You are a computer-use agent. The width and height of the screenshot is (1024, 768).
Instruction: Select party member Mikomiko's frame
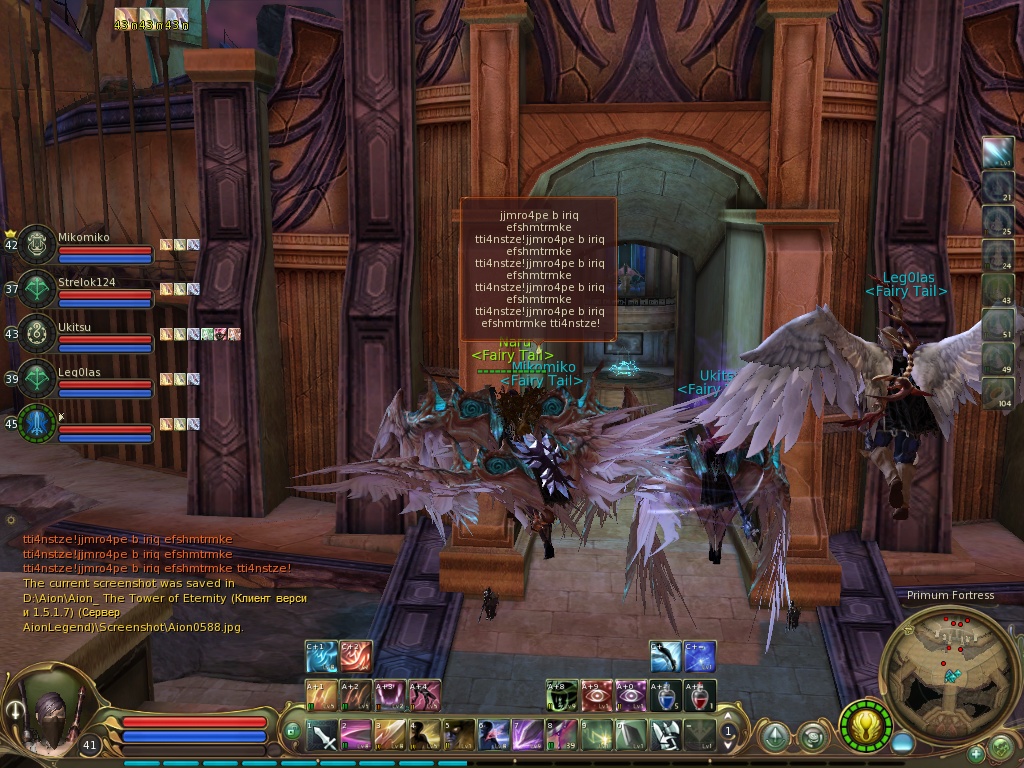point(38,243)
